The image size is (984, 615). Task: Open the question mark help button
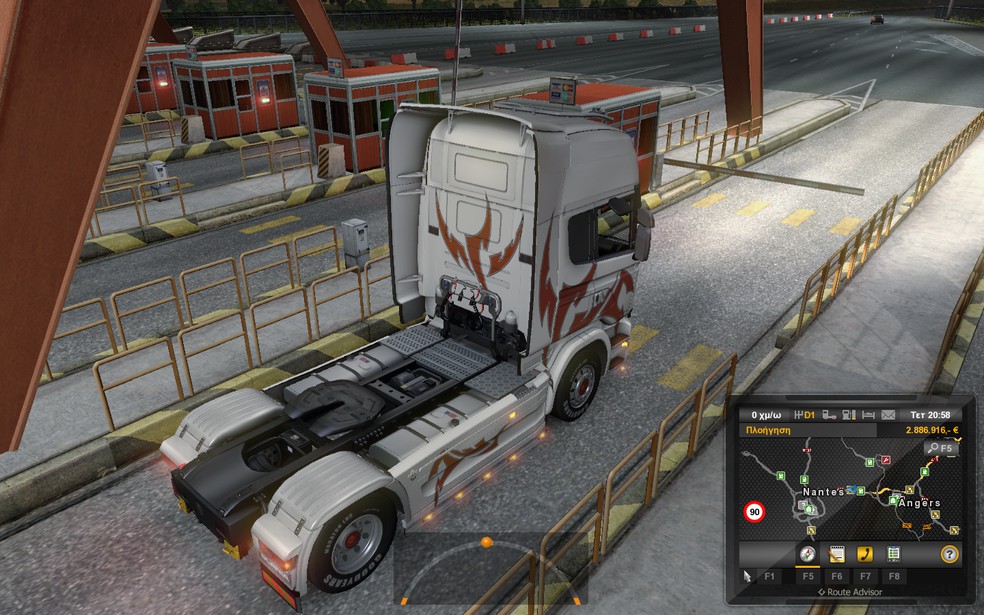(x=949, y=554)
